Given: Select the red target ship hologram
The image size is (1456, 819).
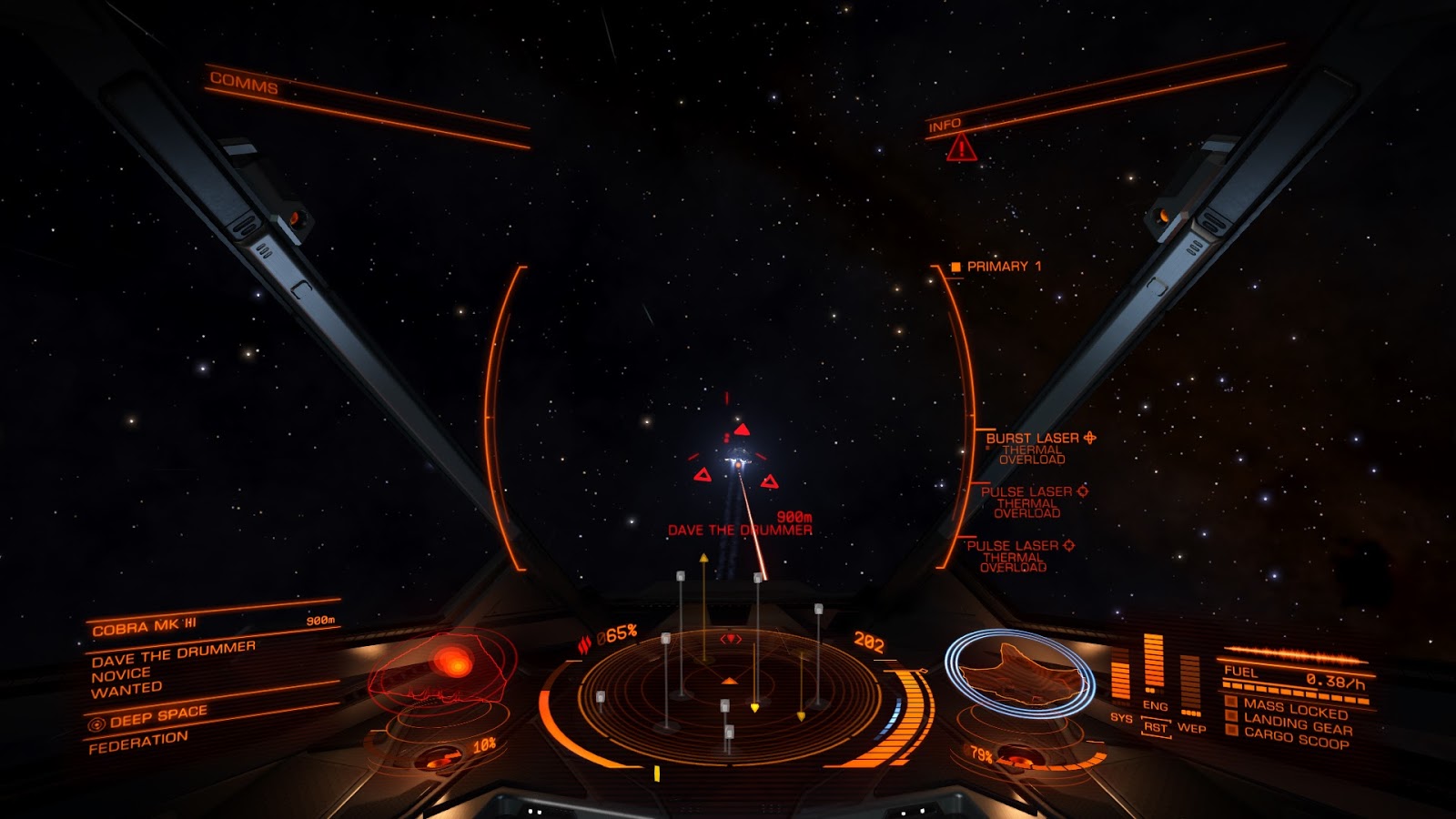Looking at the screenshot, I should [442, 669].
